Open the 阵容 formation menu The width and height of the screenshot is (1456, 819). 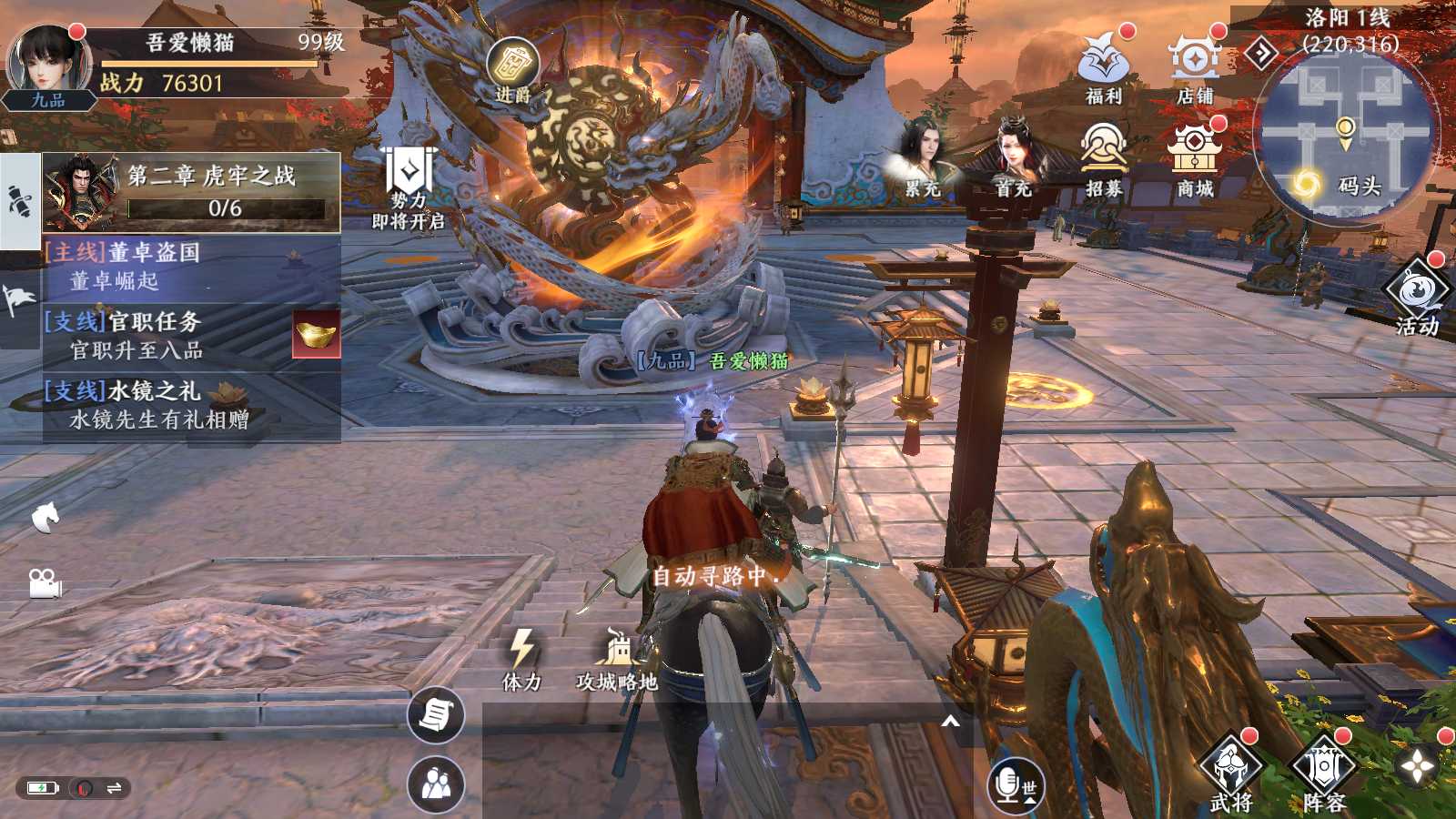point(1324,773)
